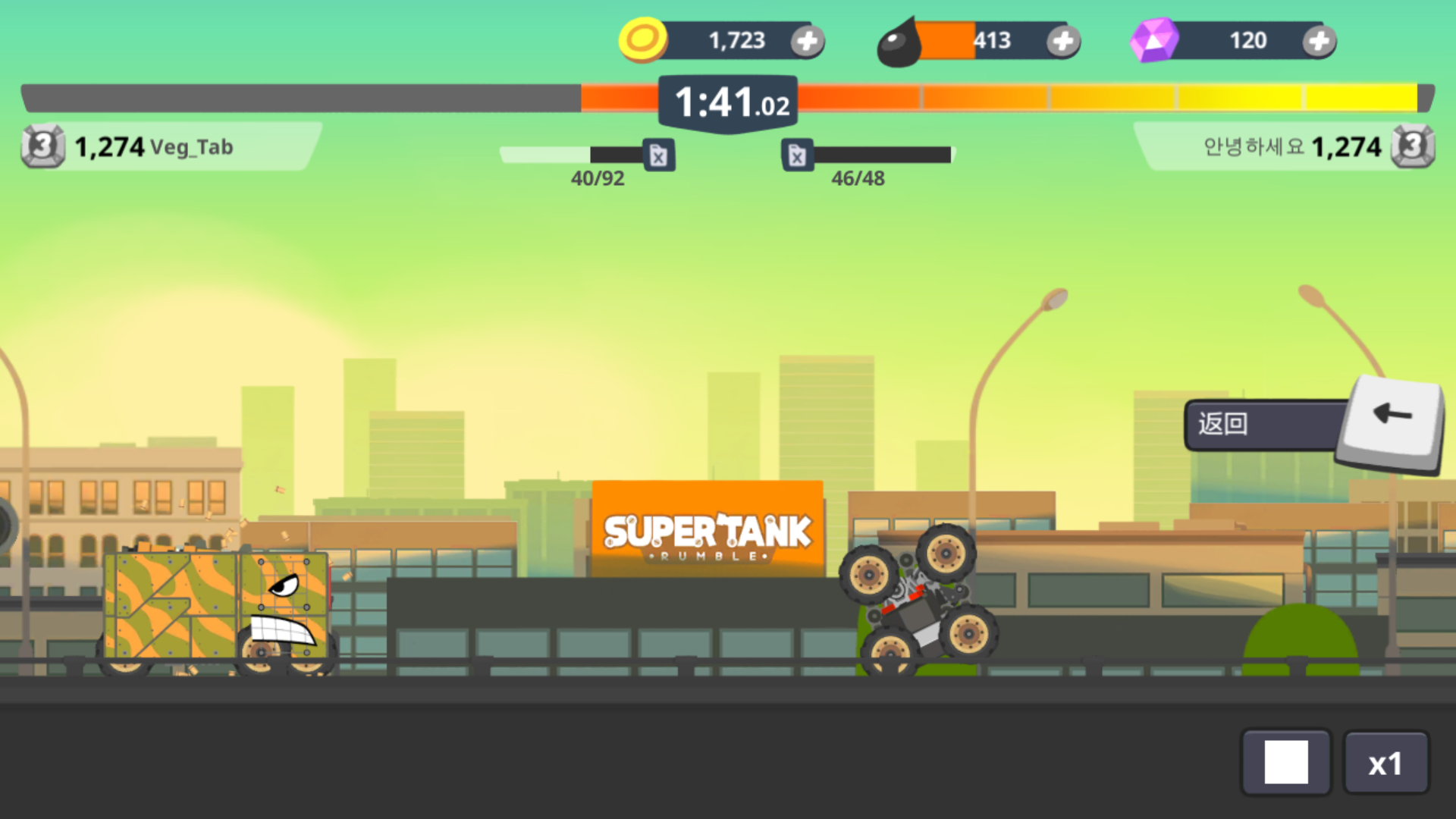This screenshot has width=1456, height=819.
Task: Add oil using its plus button
Action: click(x=1063, y=42)
